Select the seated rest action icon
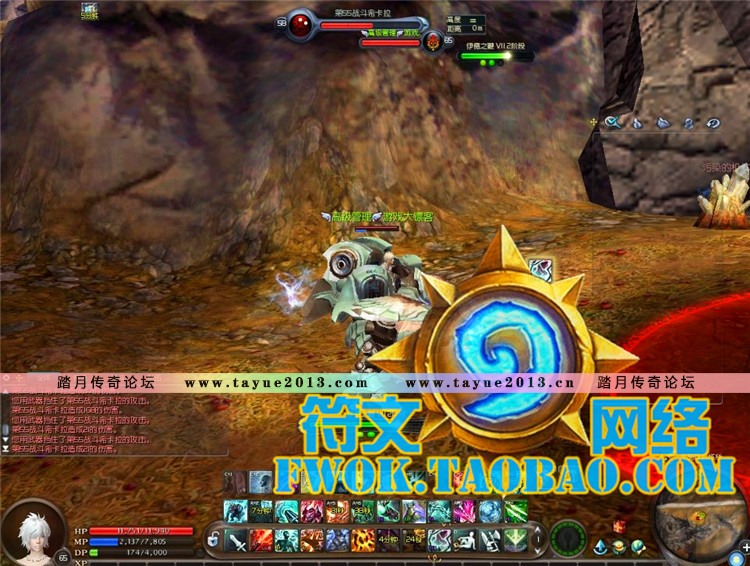Image resolution: width=750 pixels, height=566 pixels. [x=464, y=541]
